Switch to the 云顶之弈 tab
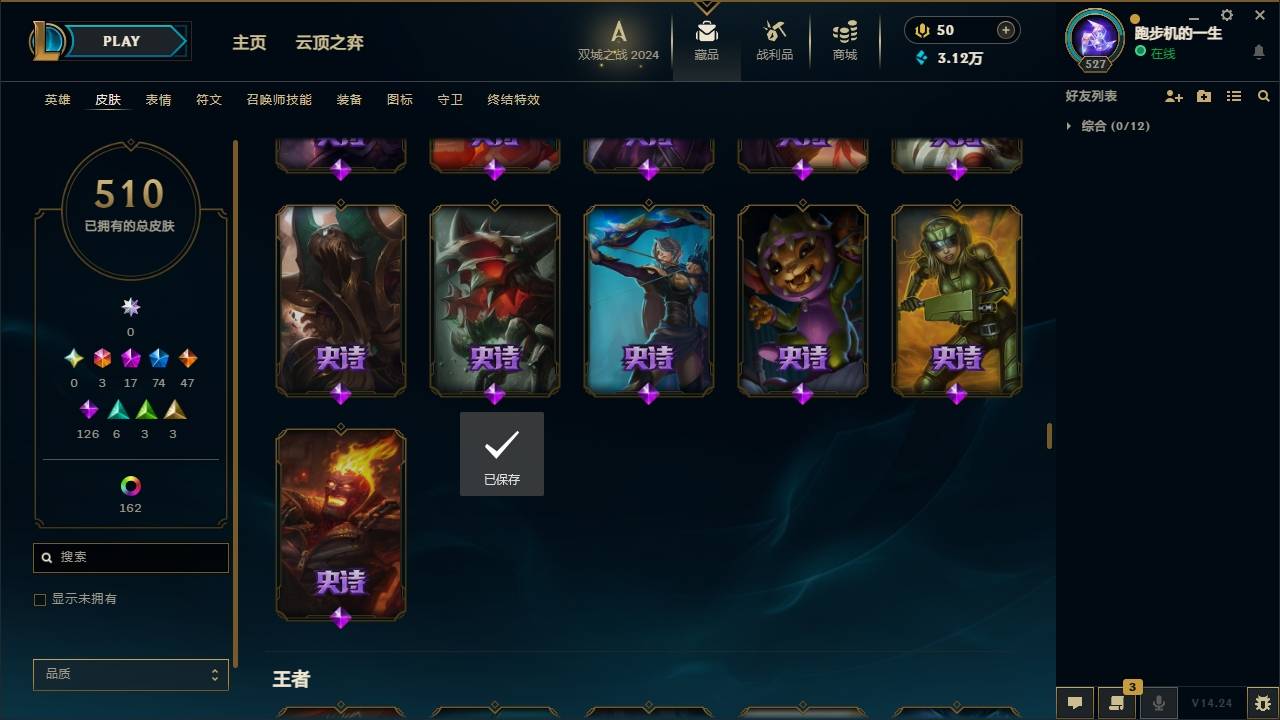This screenshot has width=1280, height=720. (331, 43)
